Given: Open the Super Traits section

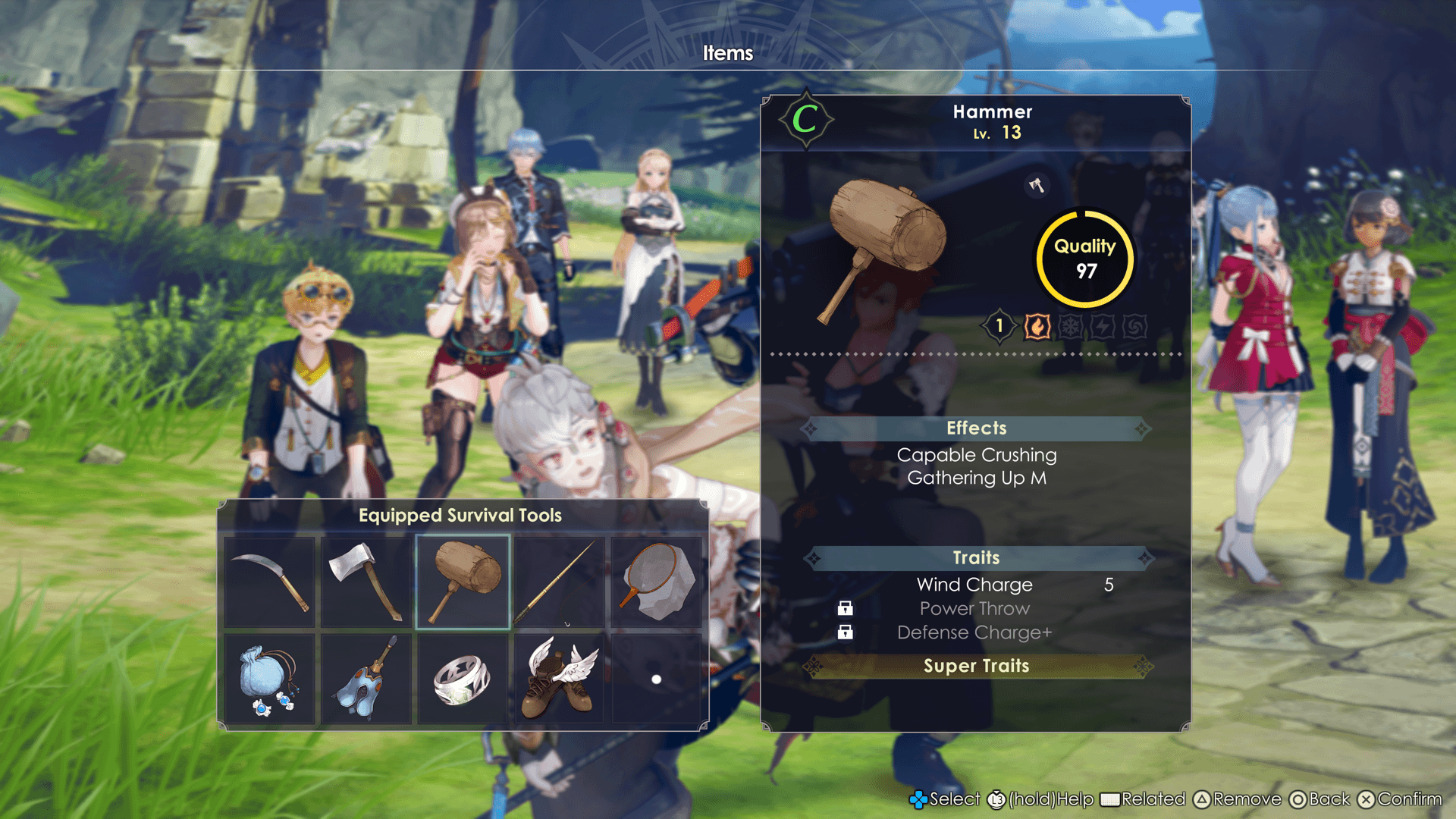Looking at the screenshot, I should [x=976, y=666].
